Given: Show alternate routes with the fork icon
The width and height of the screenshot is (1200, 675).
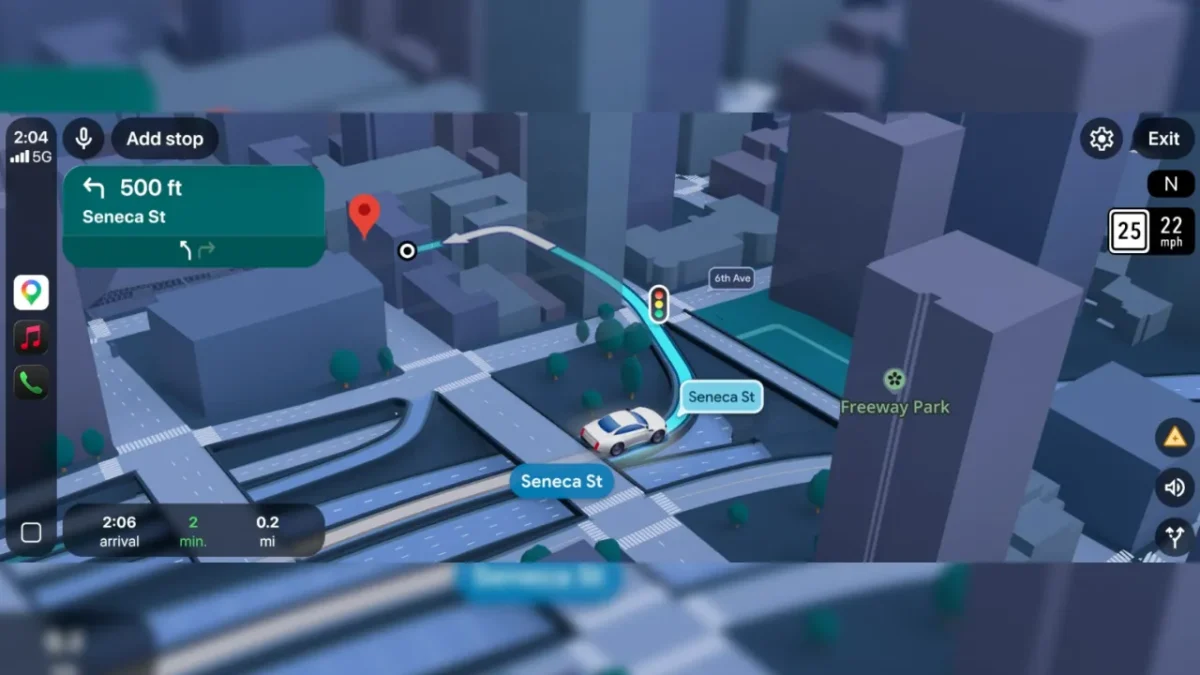Looking at the screenshot, I should pos(1173,537).
